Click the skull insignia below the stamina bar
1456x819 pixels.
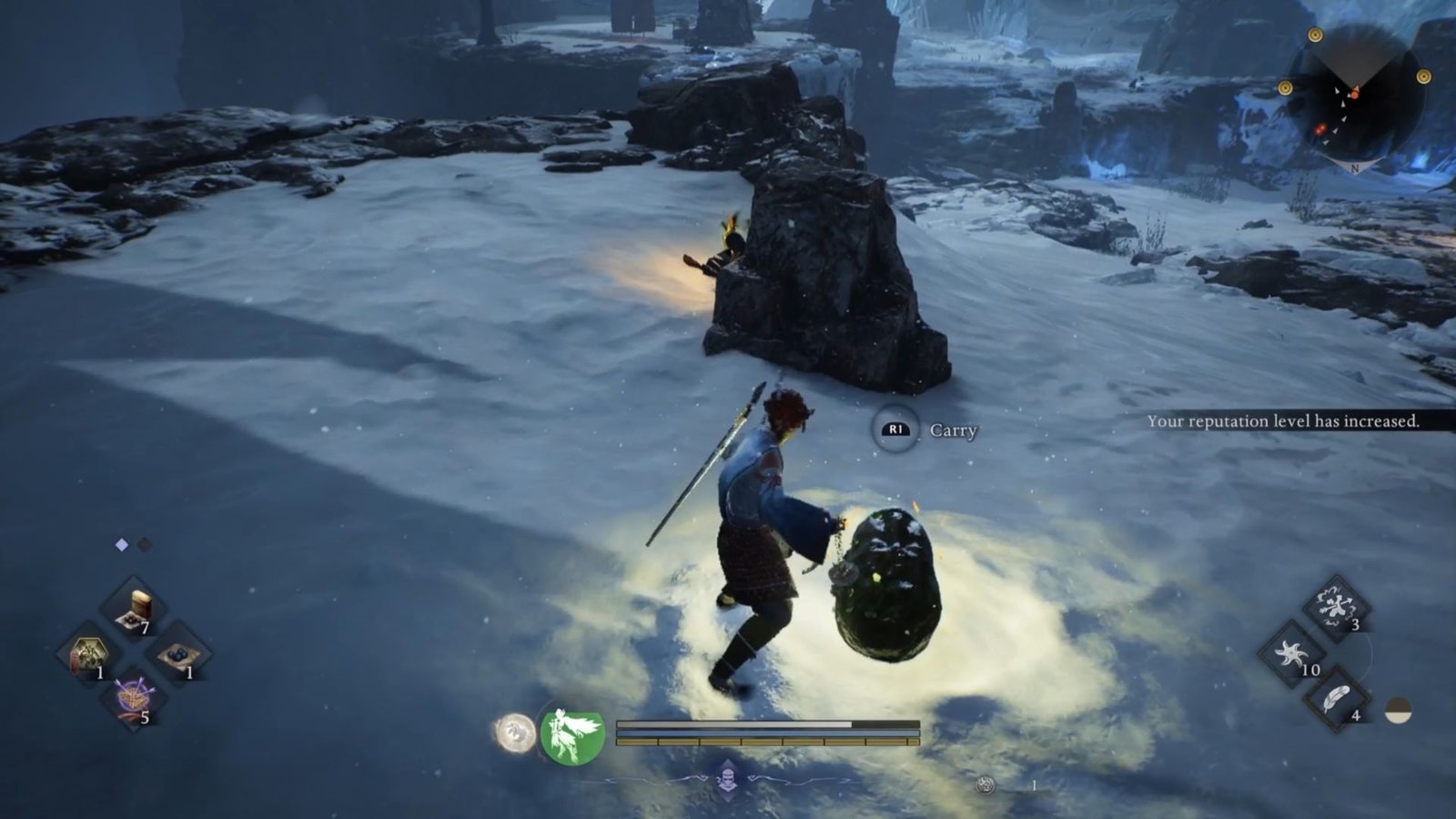728,777
